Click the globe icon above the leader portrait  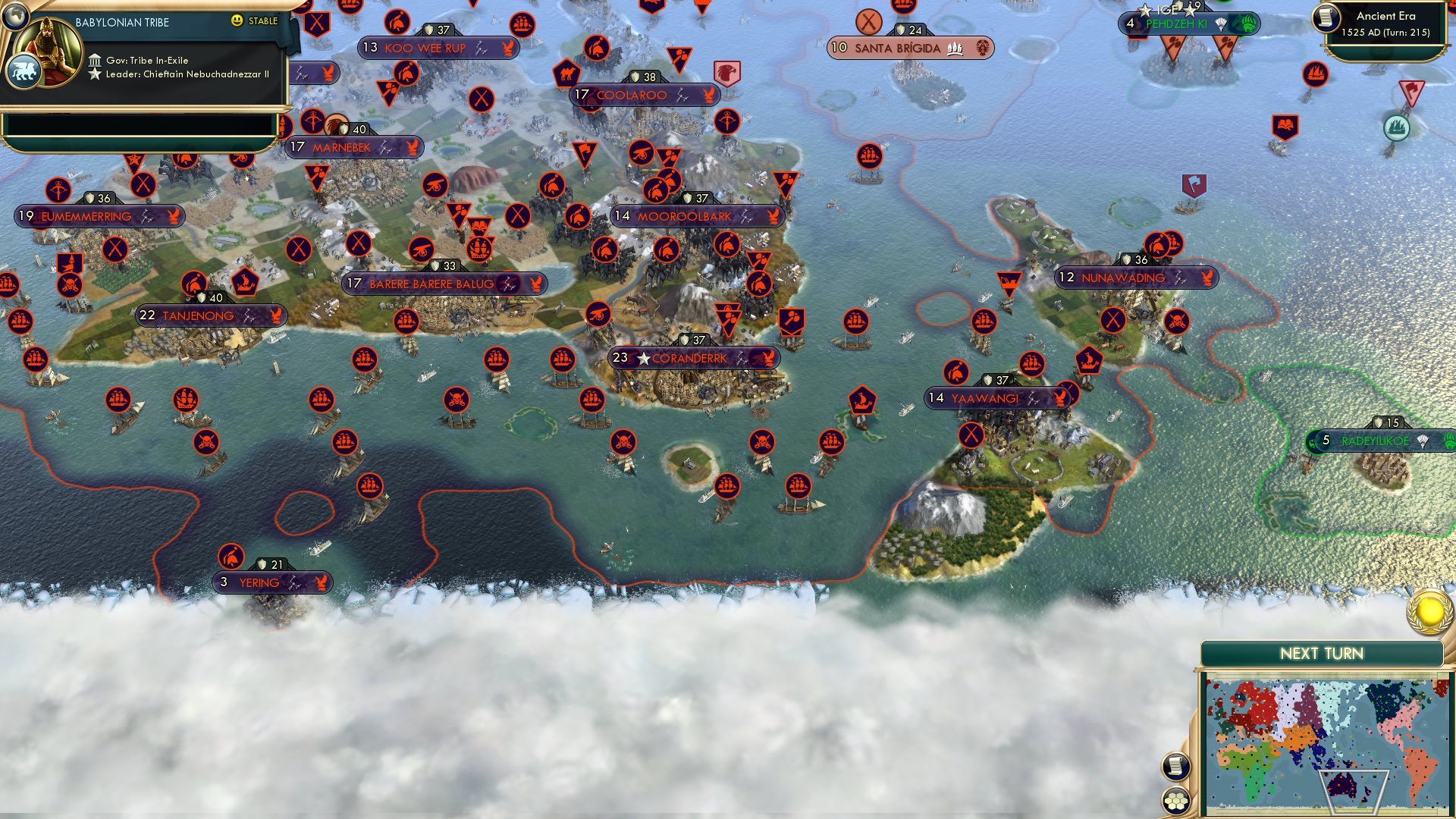click(16, 17)
